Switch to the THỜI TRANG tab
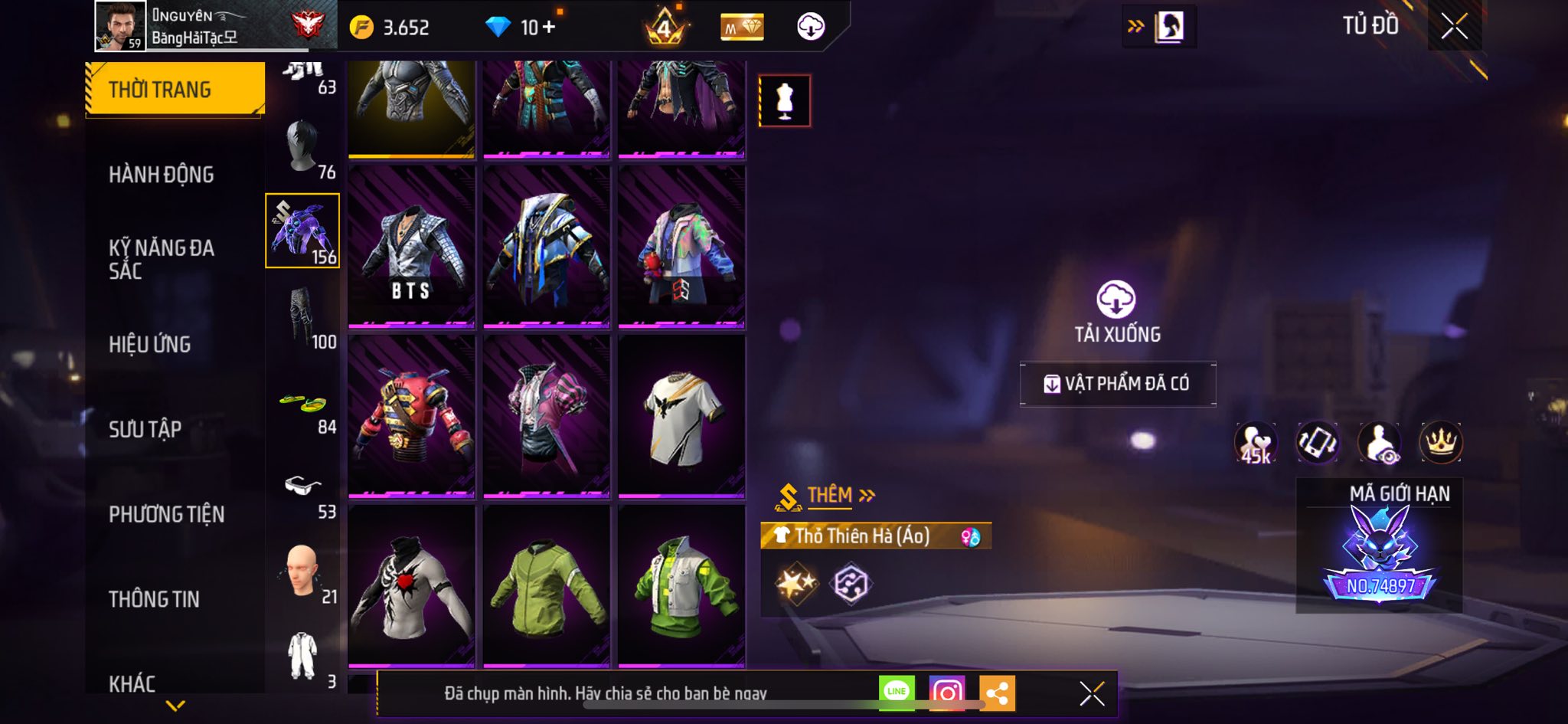 [175, 90]
